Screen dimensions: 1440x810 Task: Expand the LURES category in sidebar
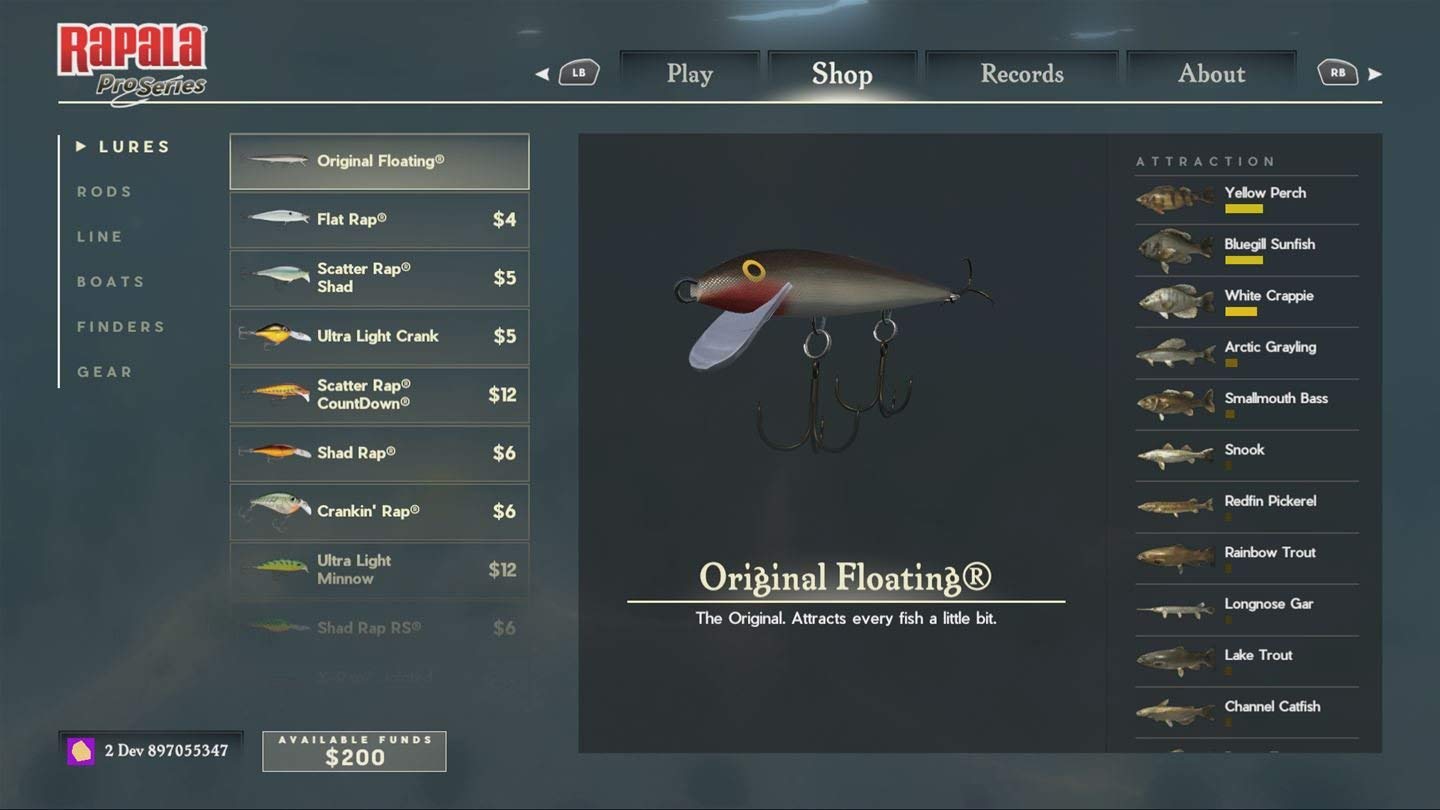click(x=122, y=146)
